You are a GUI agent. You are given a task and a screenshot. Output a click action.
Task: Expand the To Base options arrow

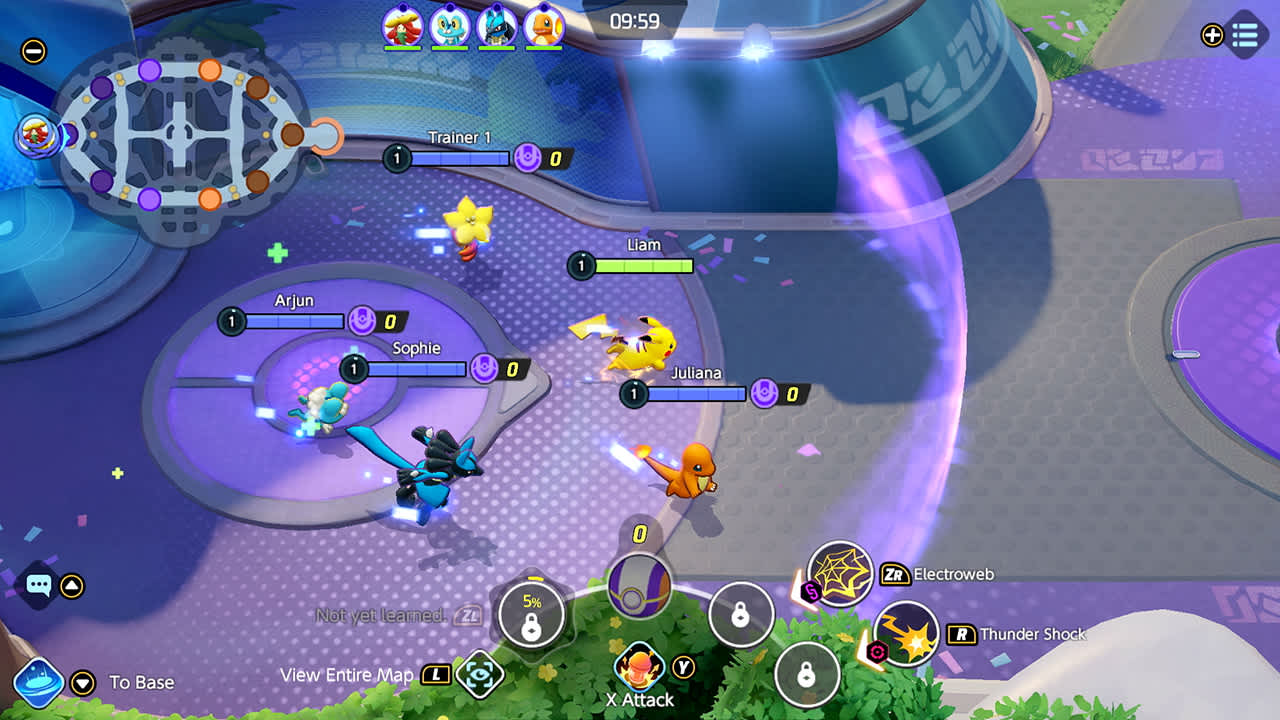click(x=82, y=682)
